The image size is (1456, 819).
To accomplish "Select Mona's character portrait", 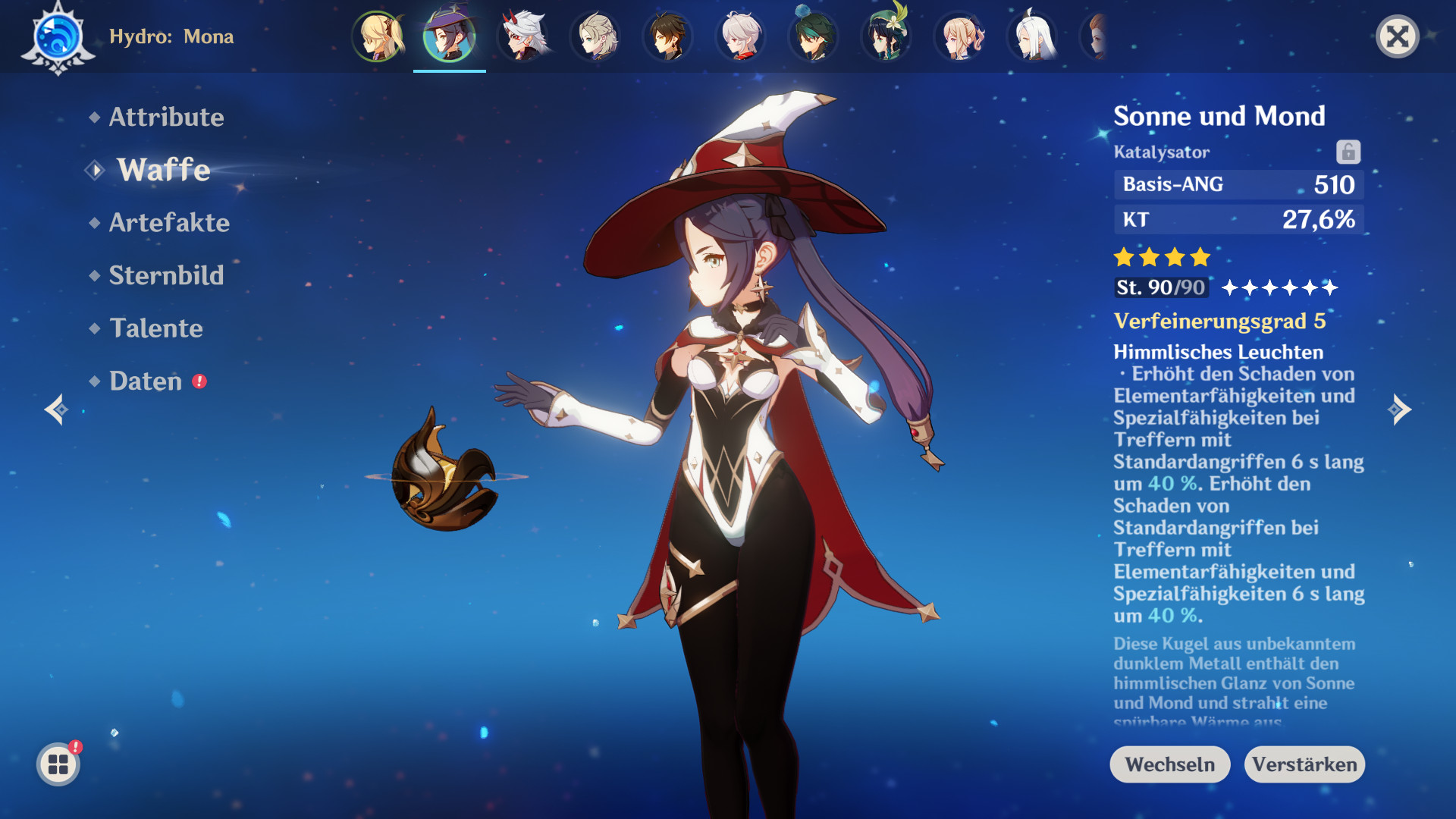I will [449, 36].
